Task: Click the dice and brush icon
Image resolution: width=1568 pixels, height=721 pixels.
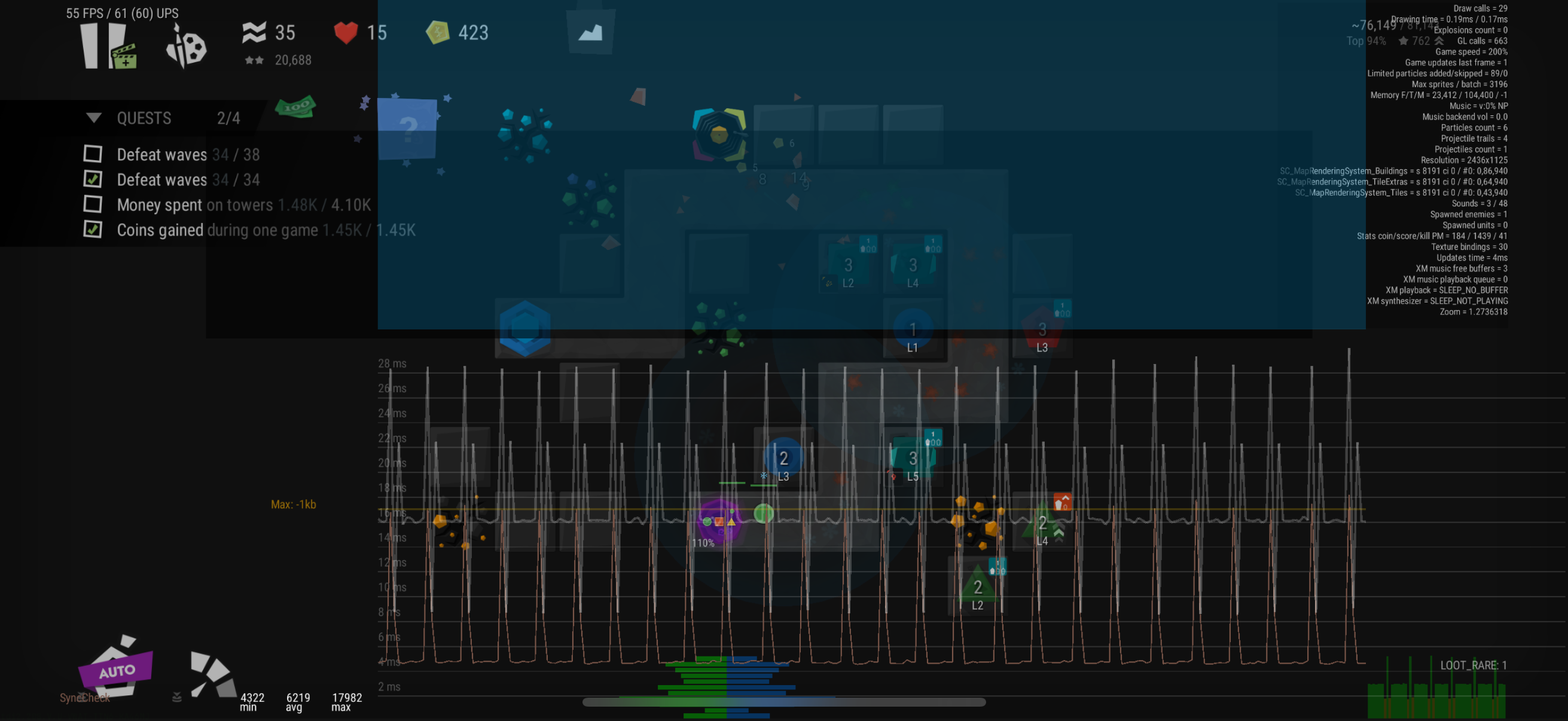Action: coord(185,47)
